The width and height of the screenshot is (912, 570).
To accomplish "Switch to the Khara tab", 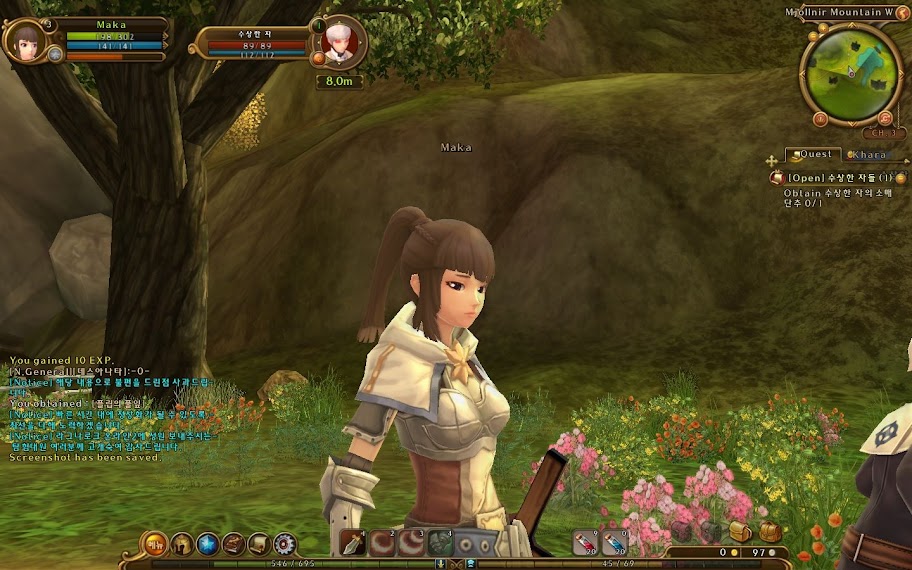I will (866, 155).
